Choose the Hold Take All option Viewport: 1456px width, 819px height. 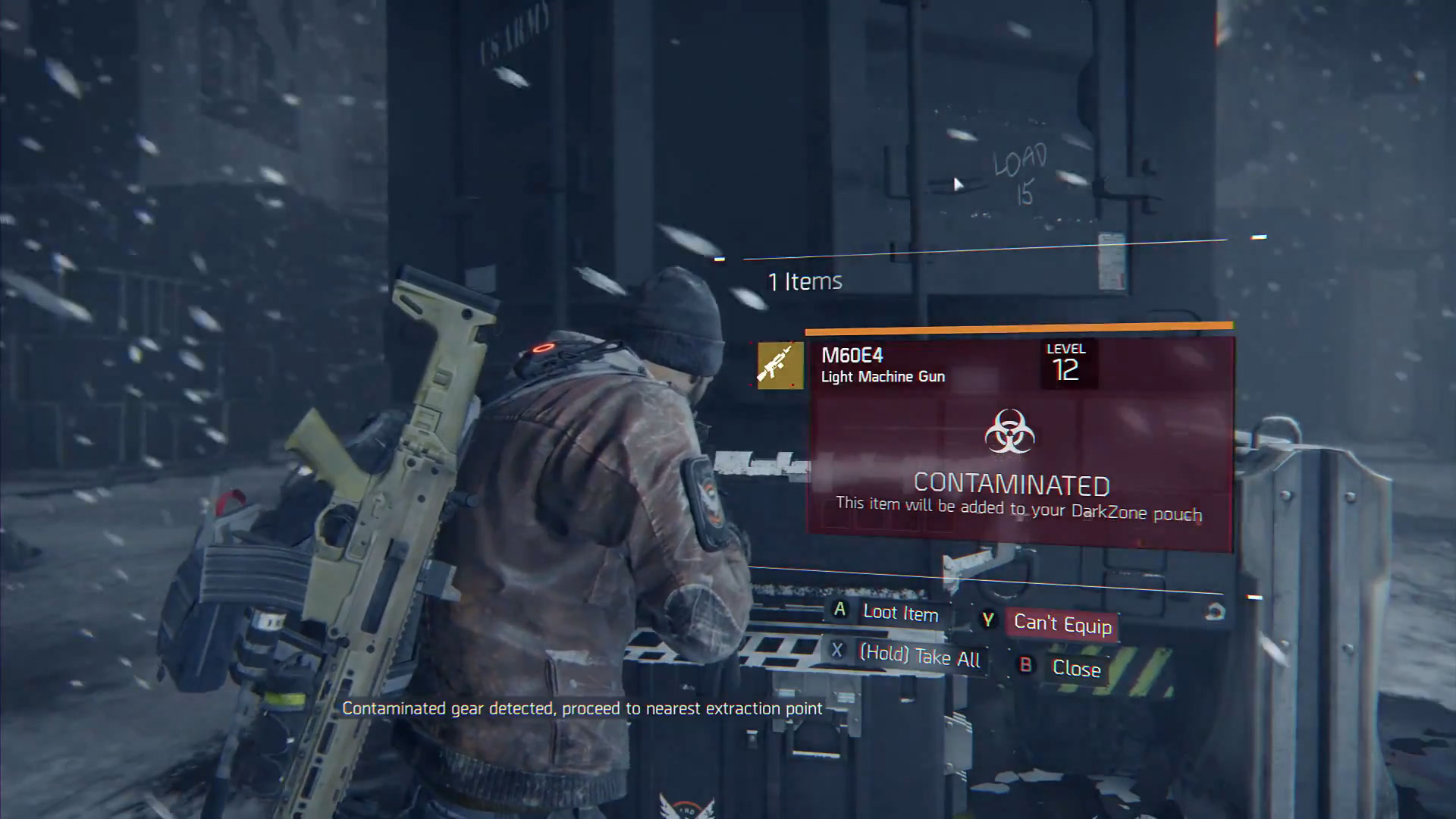pos(918,655)
